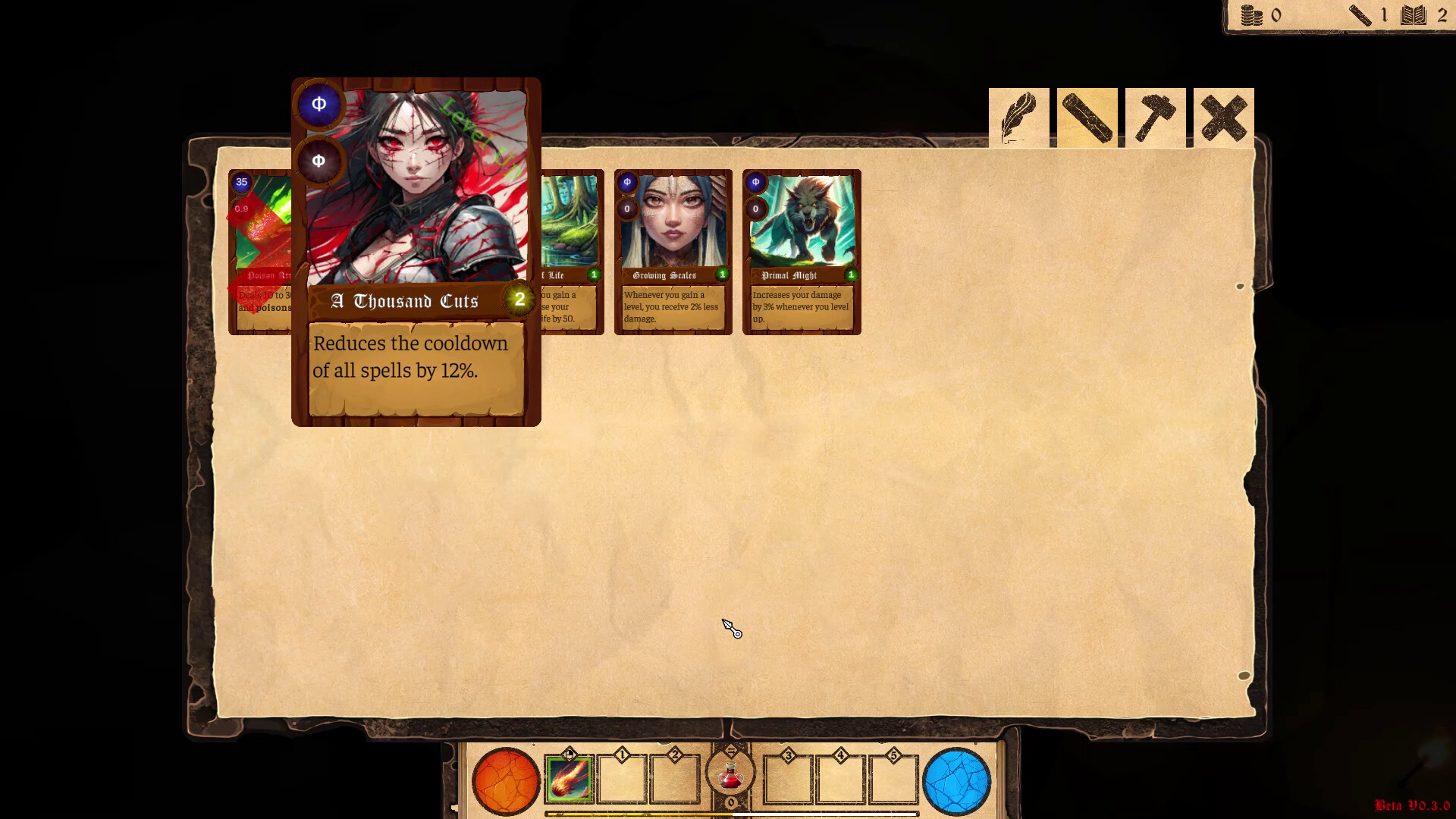Image resolution: width=1456 pixels, height=819 pixels.
Task: Click empty hotbar slot number 3
Action: click(x=787, y=777)
